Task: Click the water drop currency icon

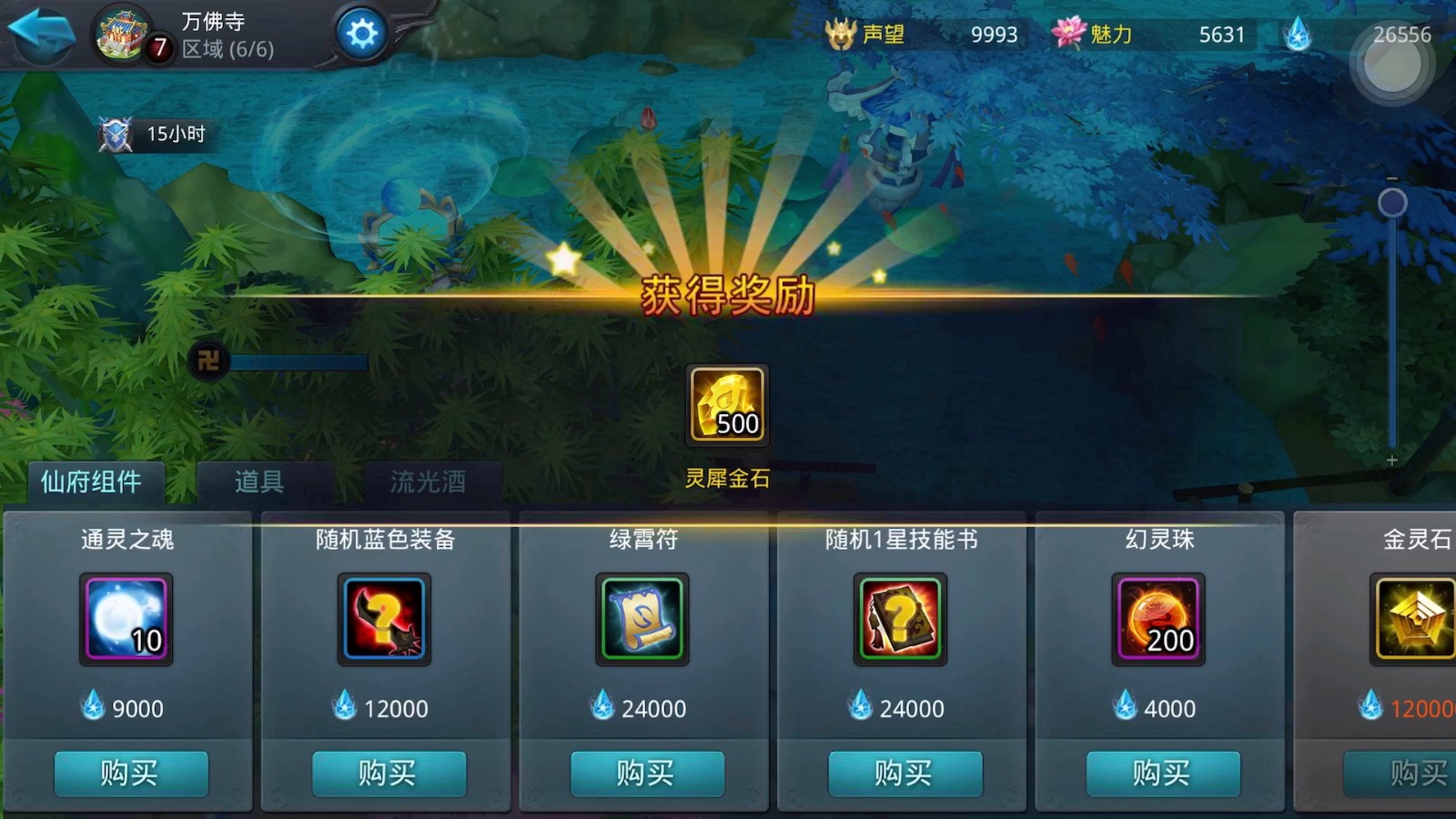Action: click(1299, 35)
